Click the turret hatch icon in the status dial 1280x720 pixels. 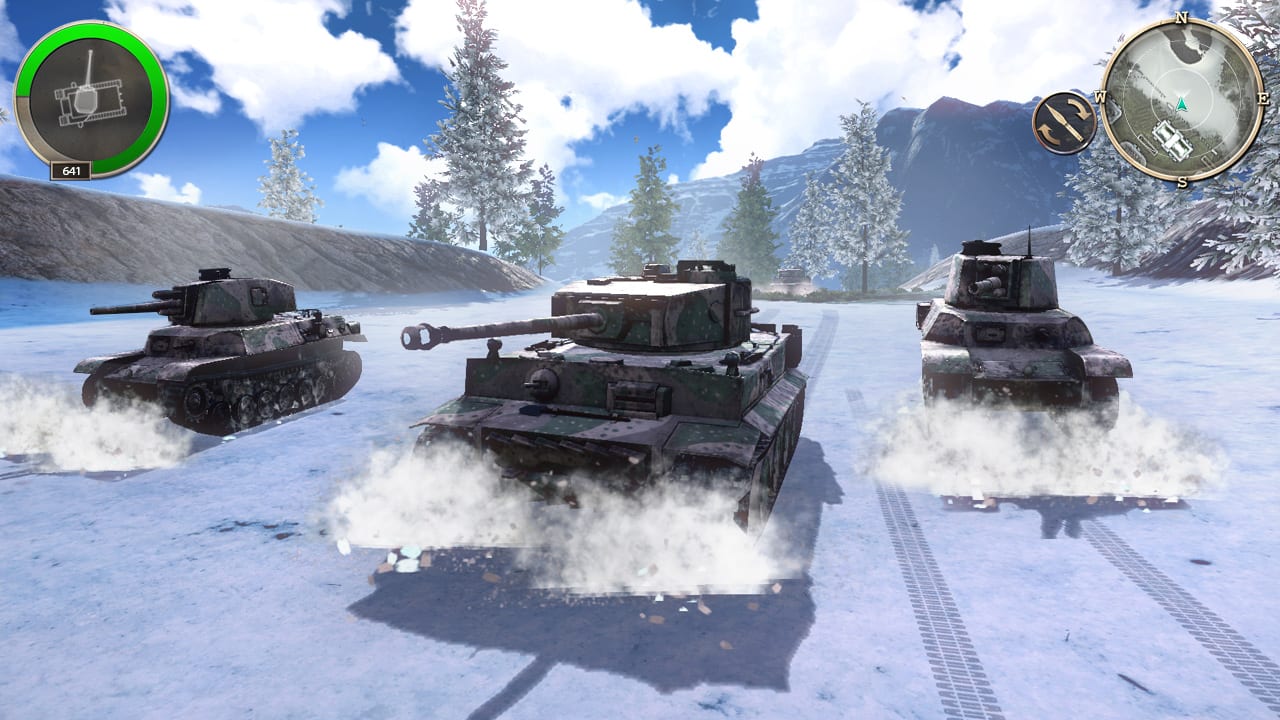coord(88,101)
